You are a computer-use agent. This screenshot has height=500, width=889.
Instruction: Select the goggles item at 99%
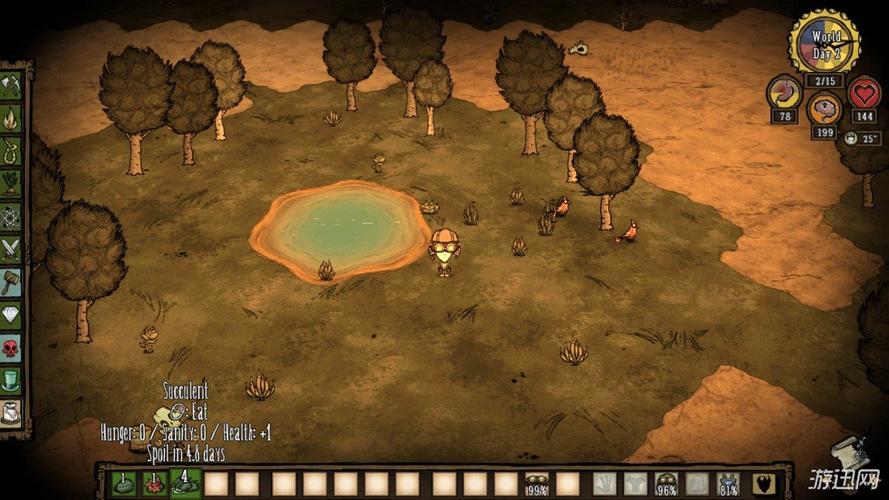click(x=537, y=484)
